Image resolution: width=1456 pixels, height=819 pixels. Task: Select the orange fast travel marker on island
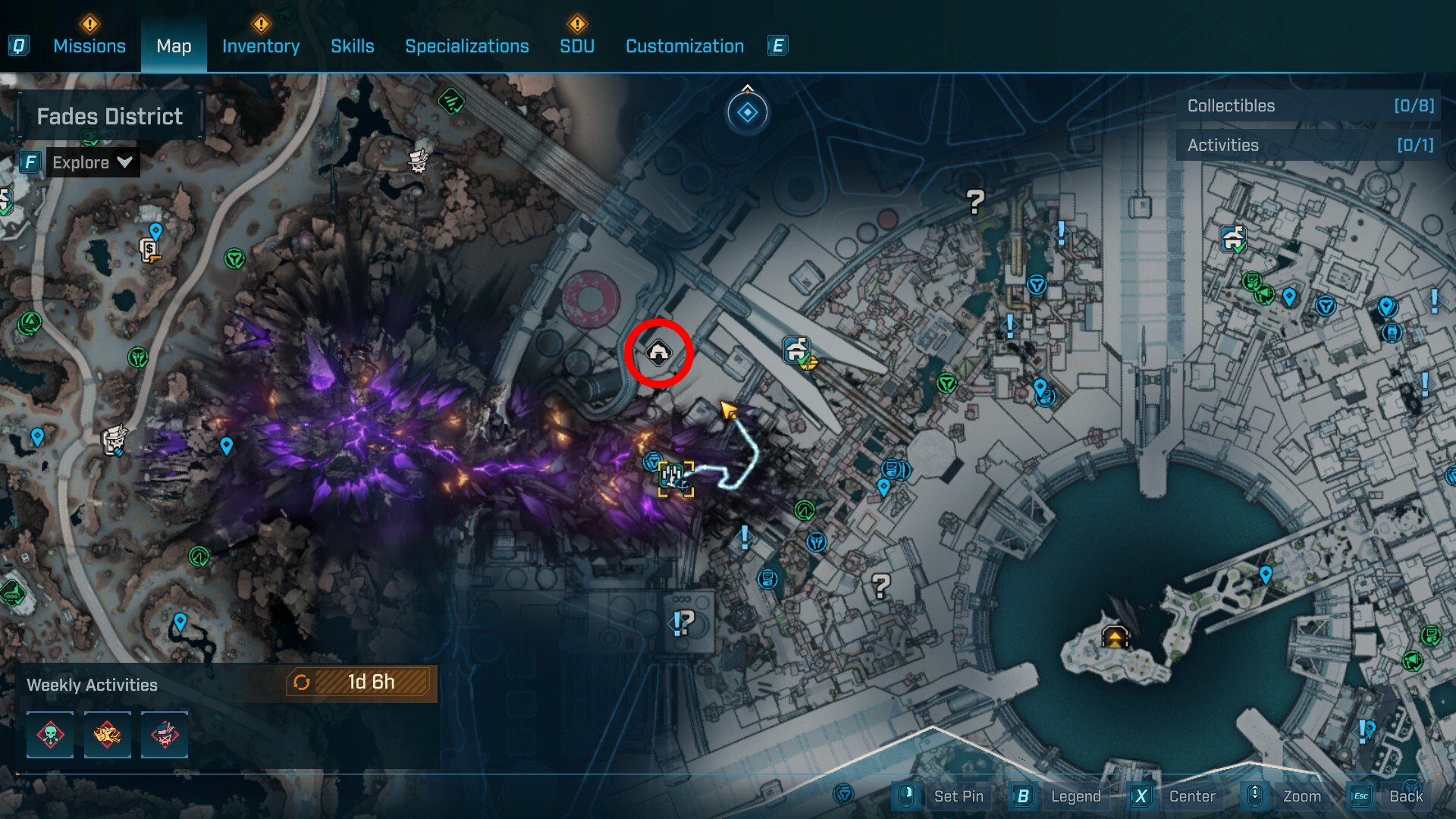[1115, 636]
